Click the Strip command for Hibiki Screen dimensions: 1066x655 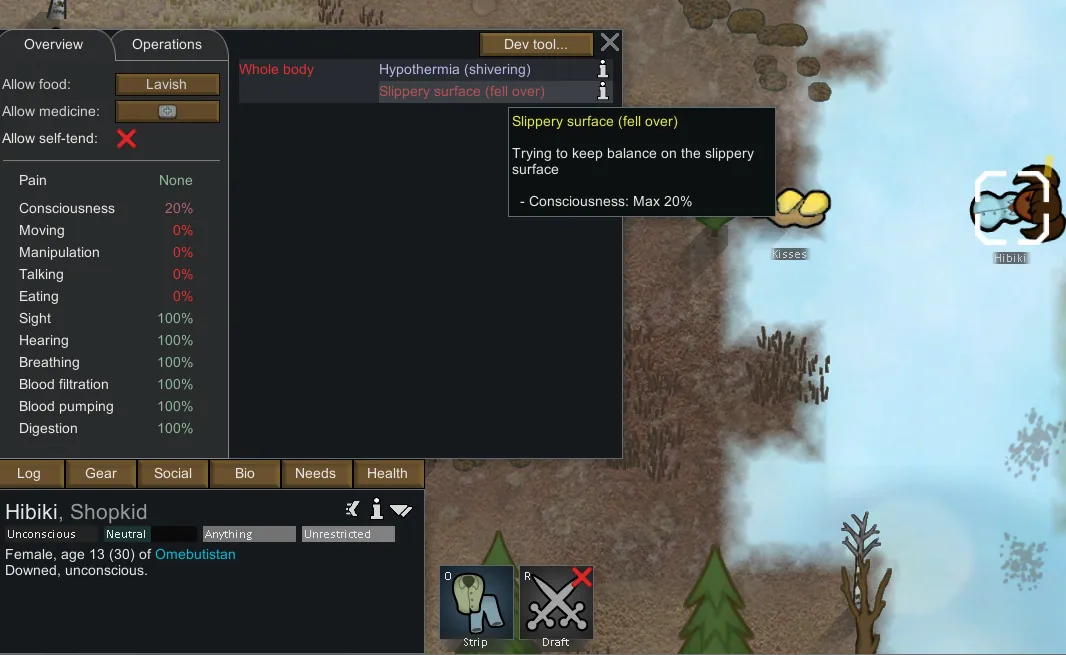pyautogui.click(x=476, y=603)
